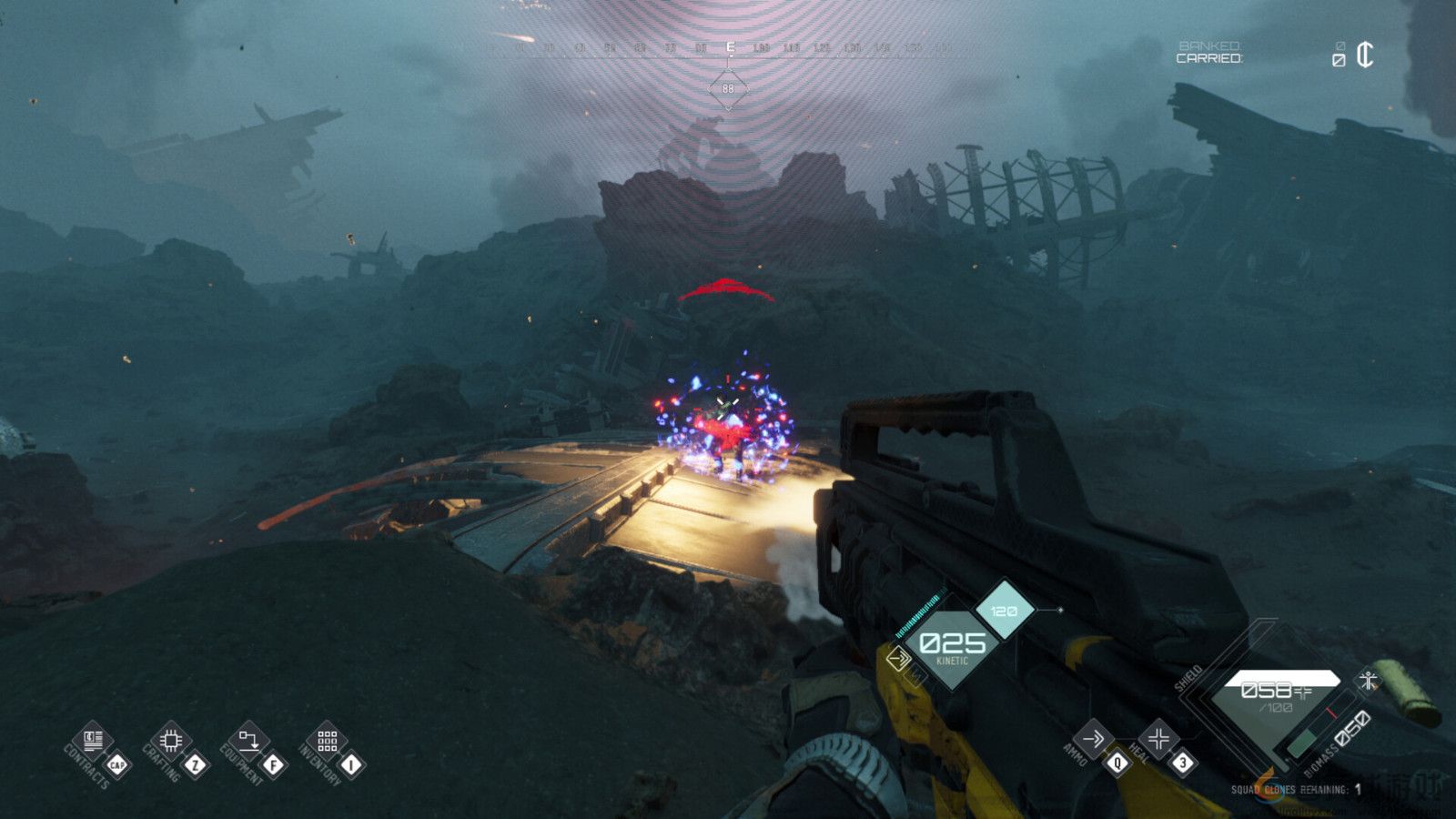Open the Inventory grid icon
This screenshot has height=819, width=1456.
pyautogui.click(x=328, y=742)
